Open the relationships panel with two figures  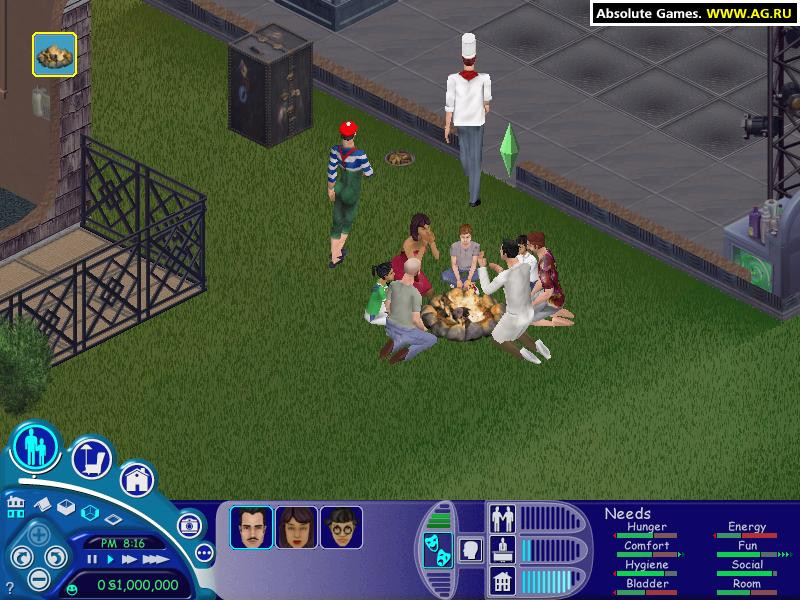point(501,518)
